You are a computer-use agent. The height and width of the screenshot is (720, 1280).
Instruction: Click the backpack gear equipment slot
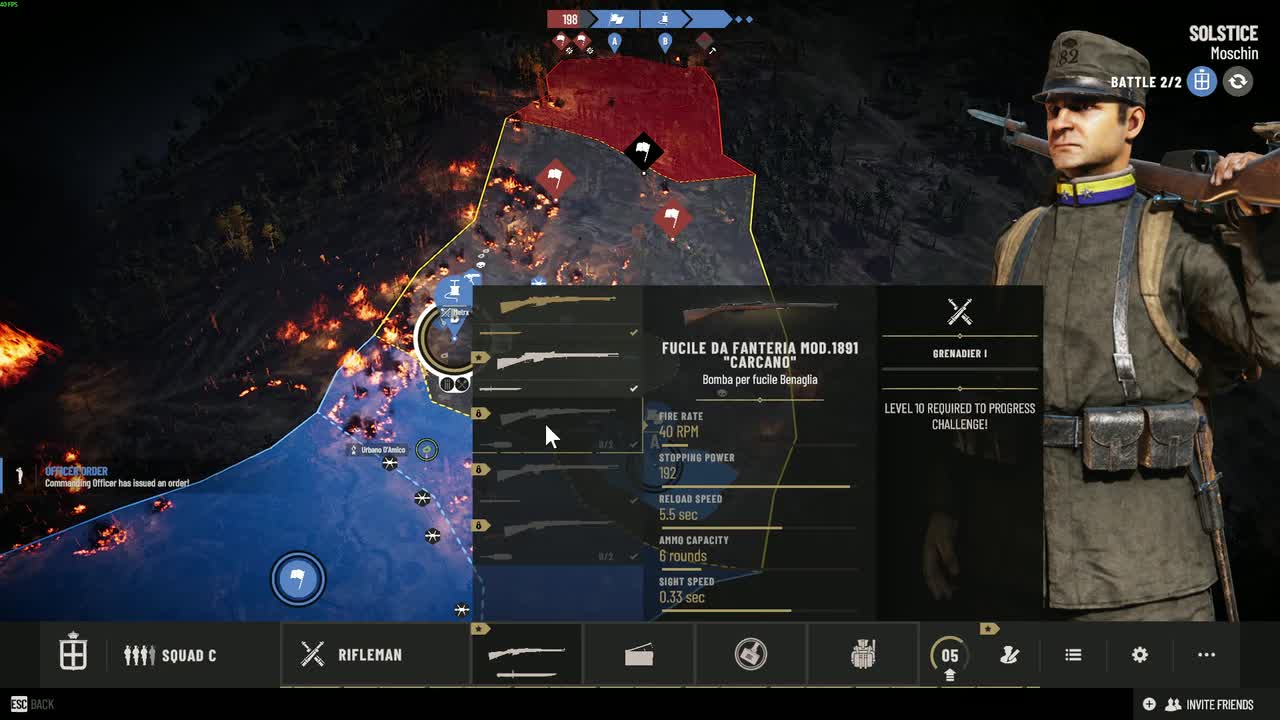[865, 655]
